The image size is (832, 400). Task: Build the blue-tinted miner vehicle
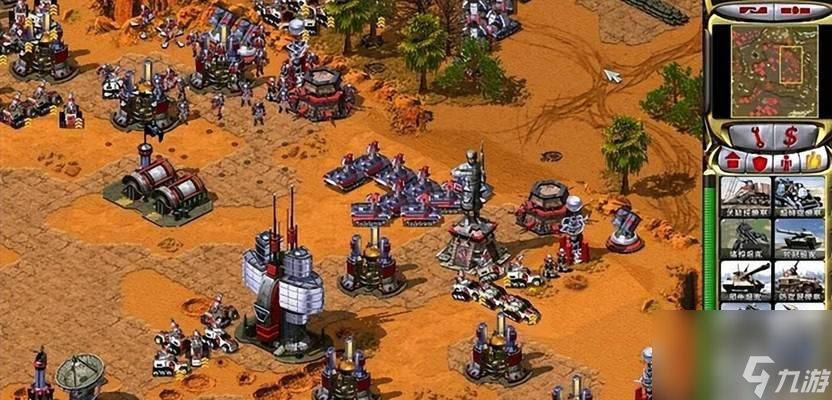pos(798,195)
